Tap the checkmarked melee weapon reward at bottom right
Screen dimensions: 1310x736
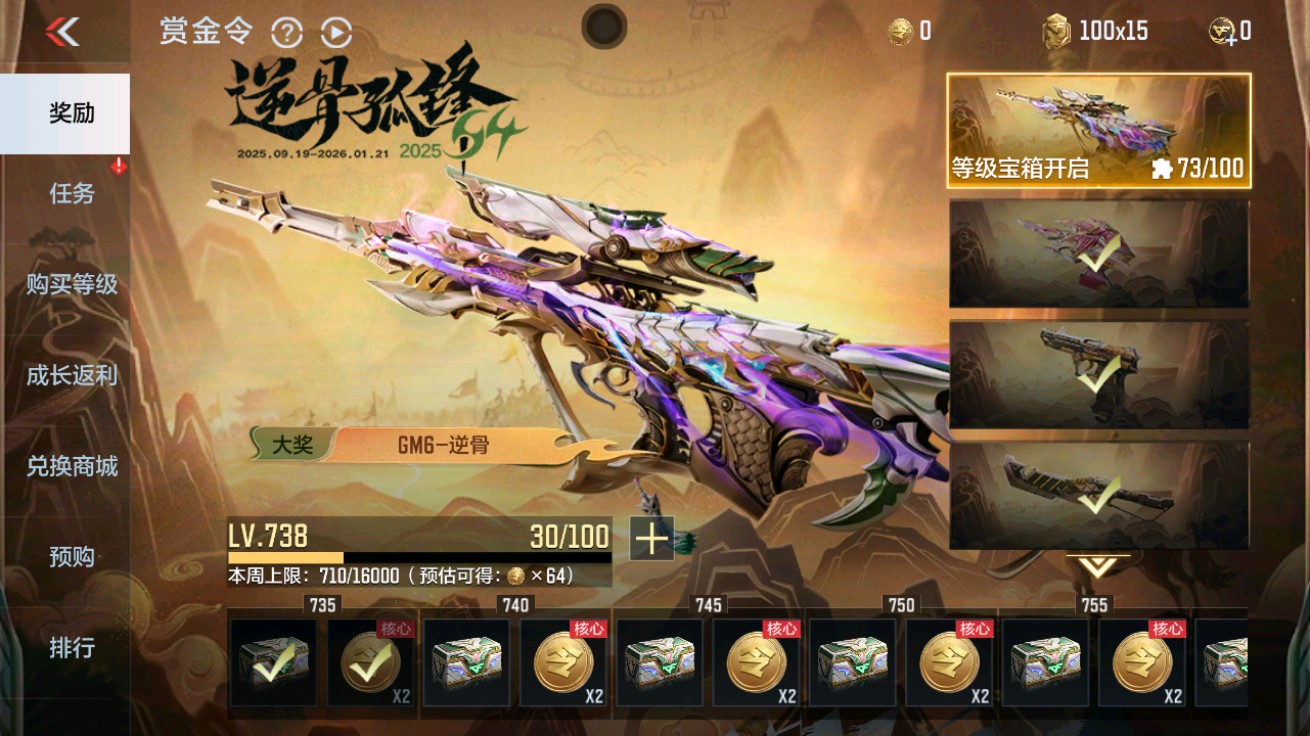(1097, 492)
